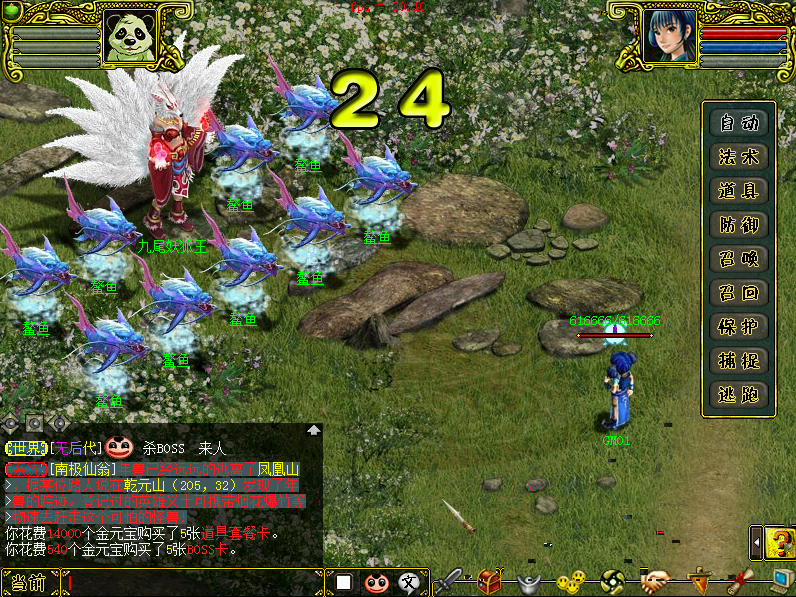Click the 召回 recall command
The height and width of the screenshot is (597, 796).
point(739,293)
